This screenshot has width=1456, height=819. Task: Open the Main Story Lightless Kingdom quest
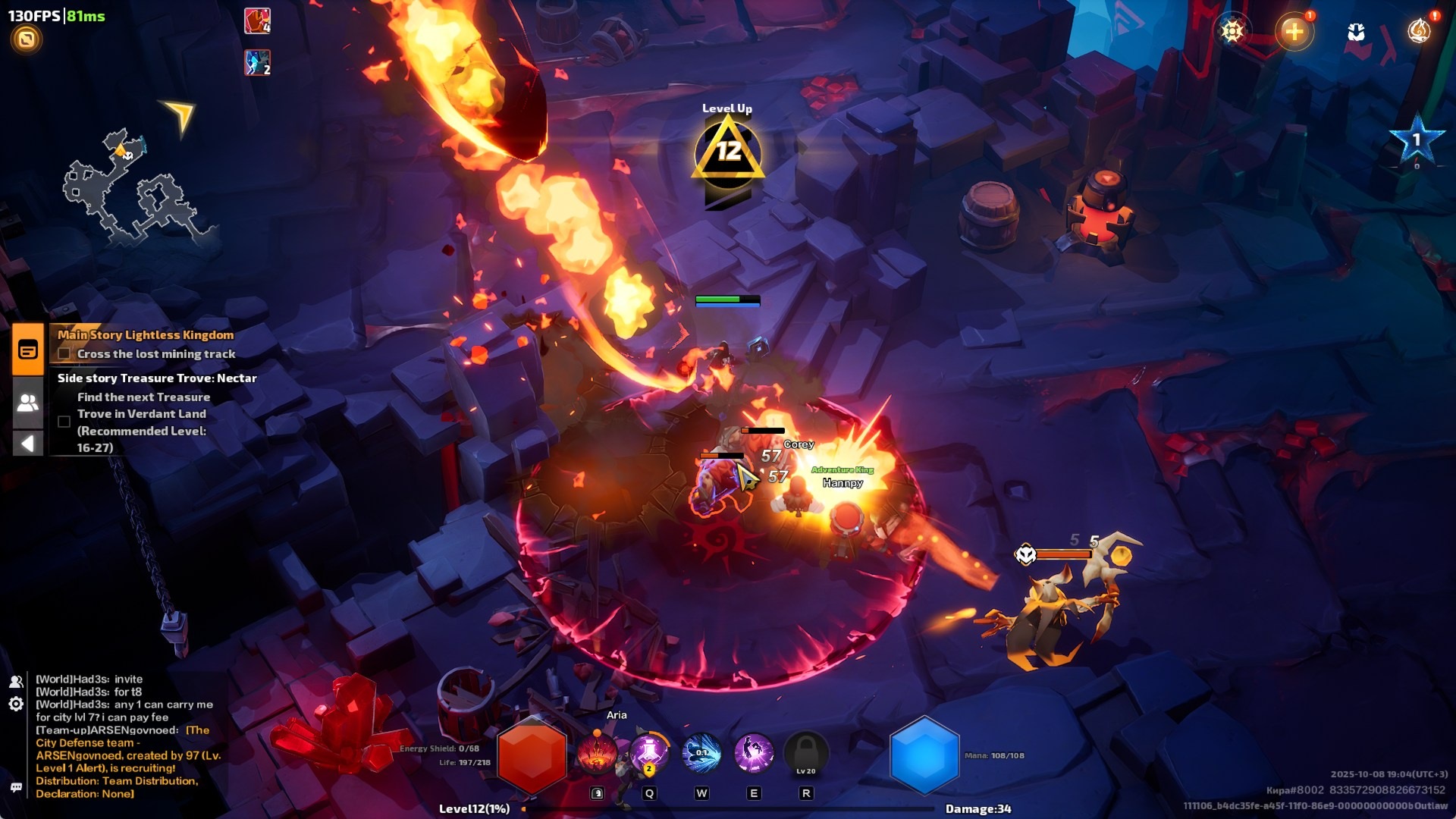pos(146,335)
